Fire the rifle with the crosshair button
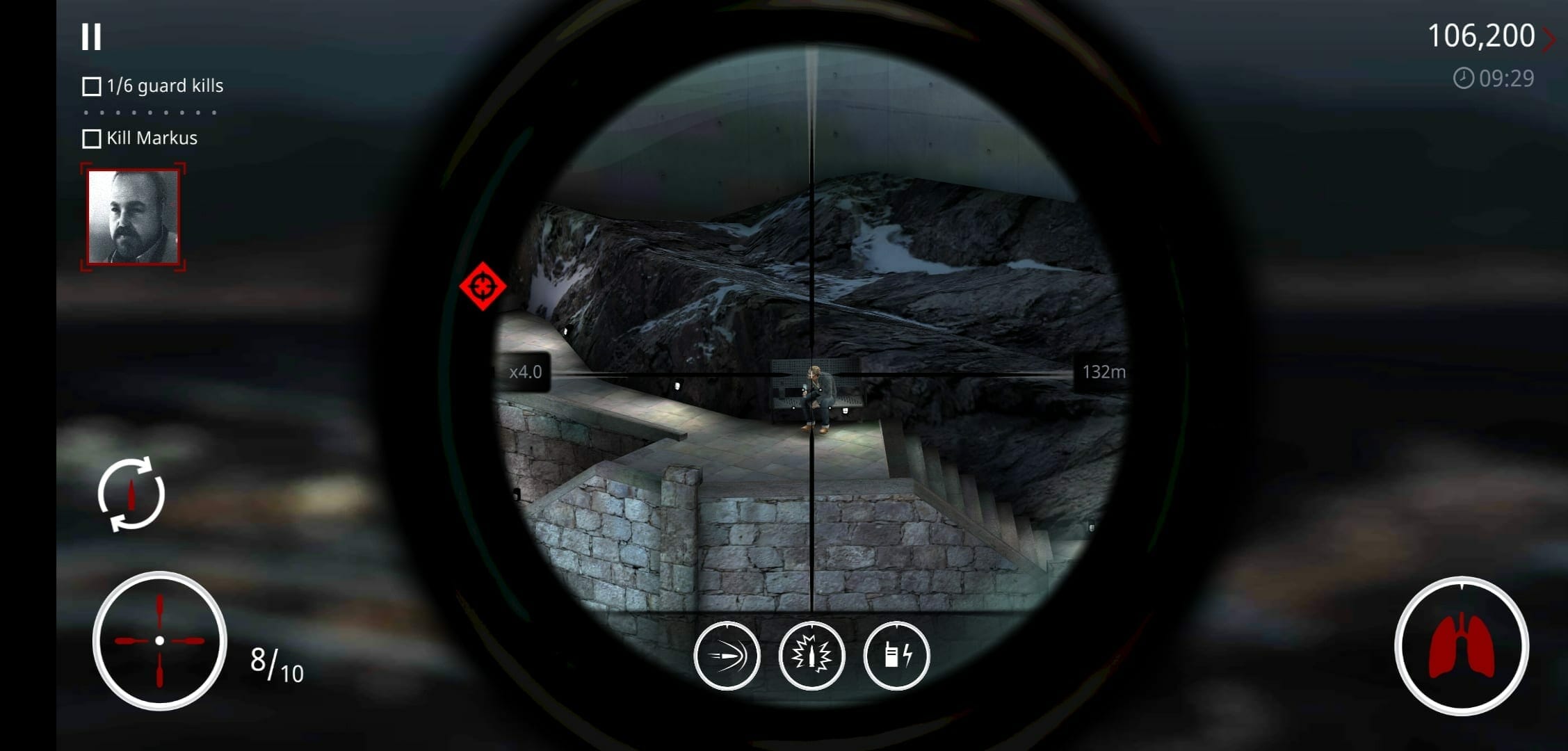 (159, 640)
